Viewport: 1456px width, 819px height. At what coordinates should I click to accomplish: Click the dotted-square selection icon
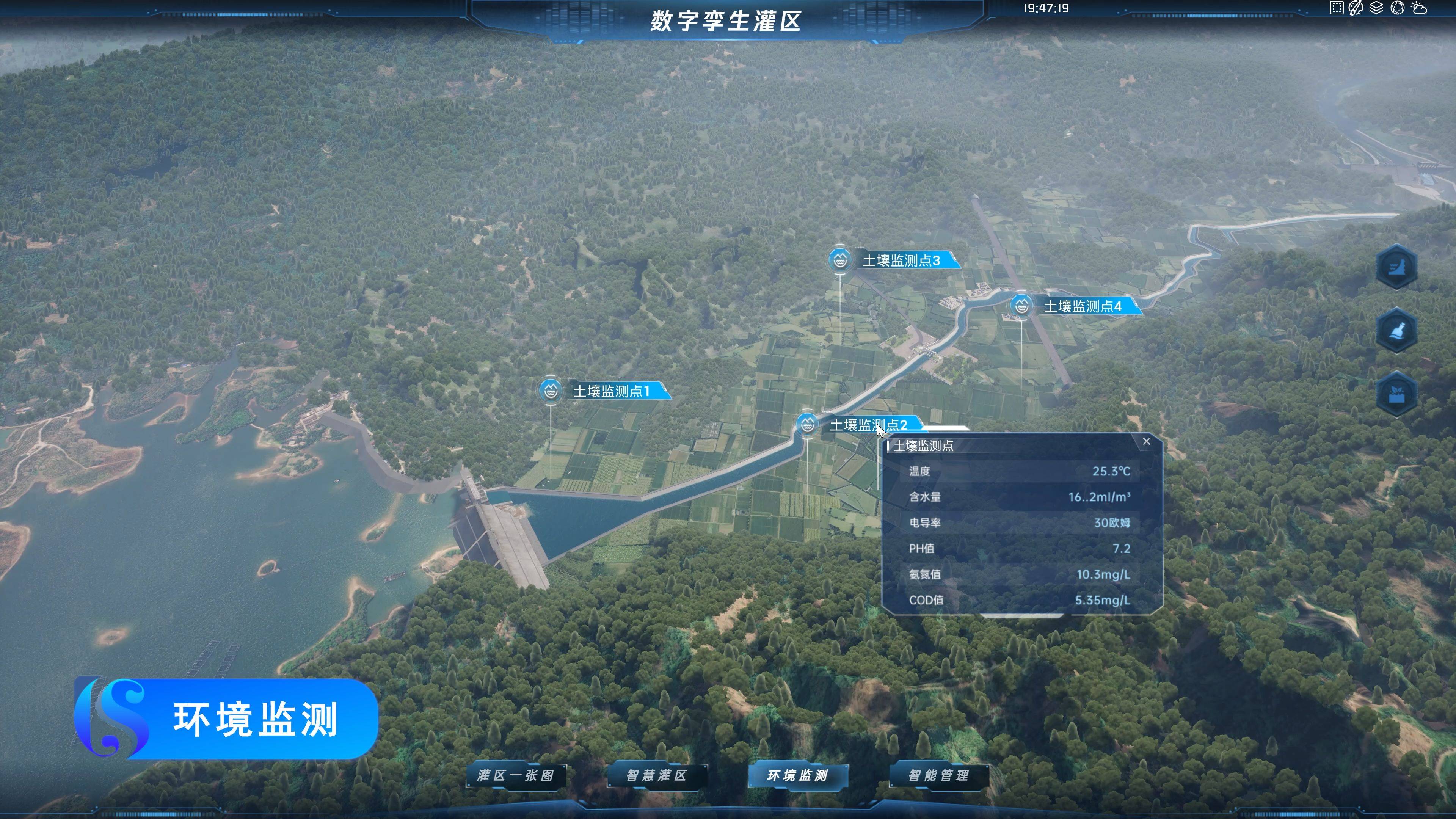[x=1336, y=8]
